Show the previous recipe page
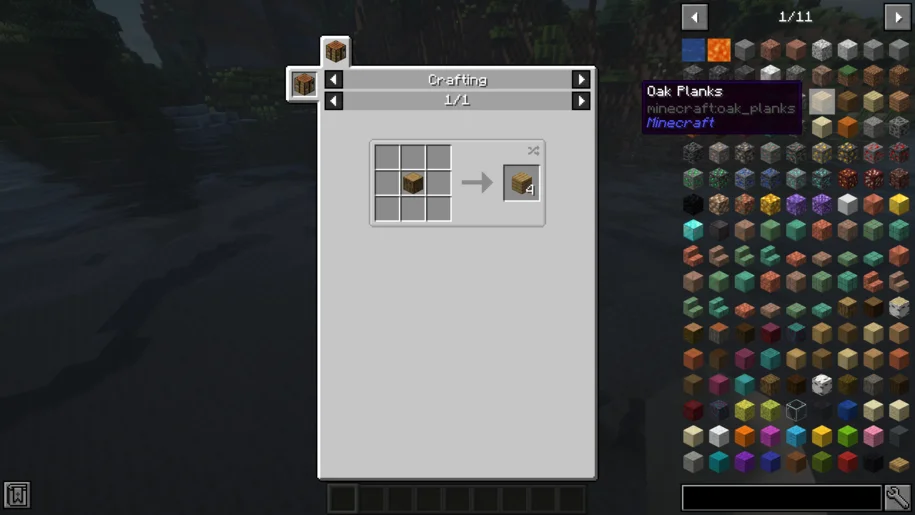Image resolution: width=915 pixels, height=515 pixels. click(334, 101)
